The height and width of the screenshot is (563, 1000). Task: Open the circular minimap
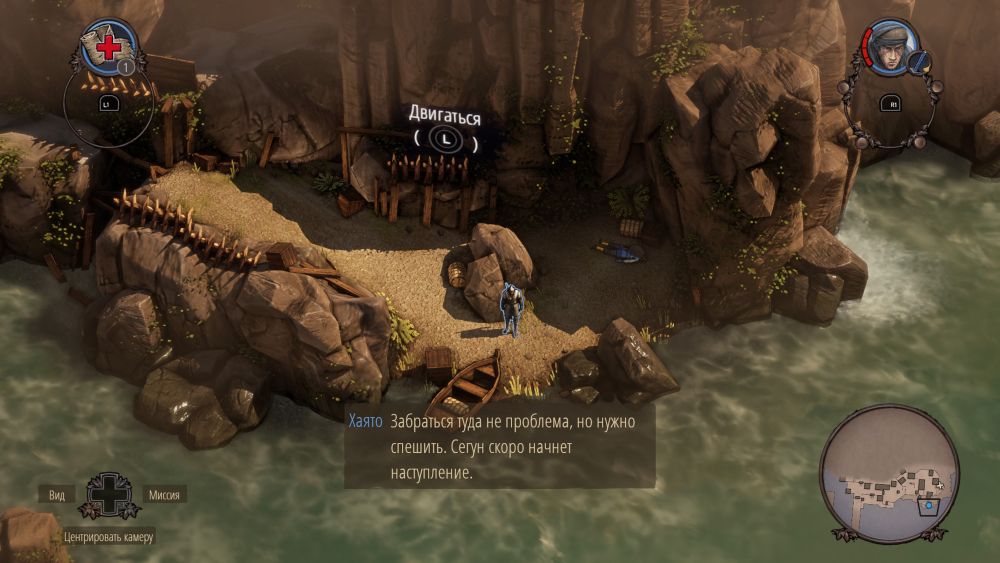tap(889, 474)
